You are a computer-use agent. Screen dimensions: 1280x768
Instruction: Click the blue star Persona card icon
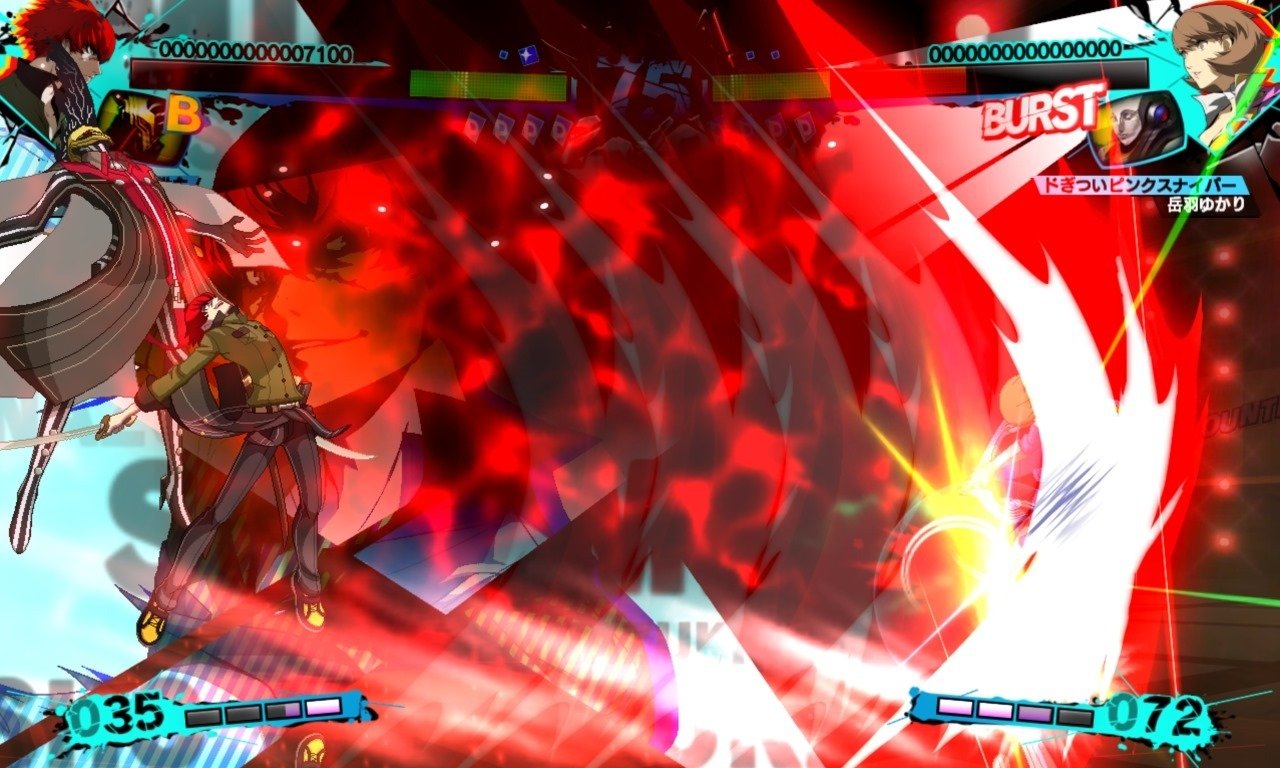click(528, 53)
